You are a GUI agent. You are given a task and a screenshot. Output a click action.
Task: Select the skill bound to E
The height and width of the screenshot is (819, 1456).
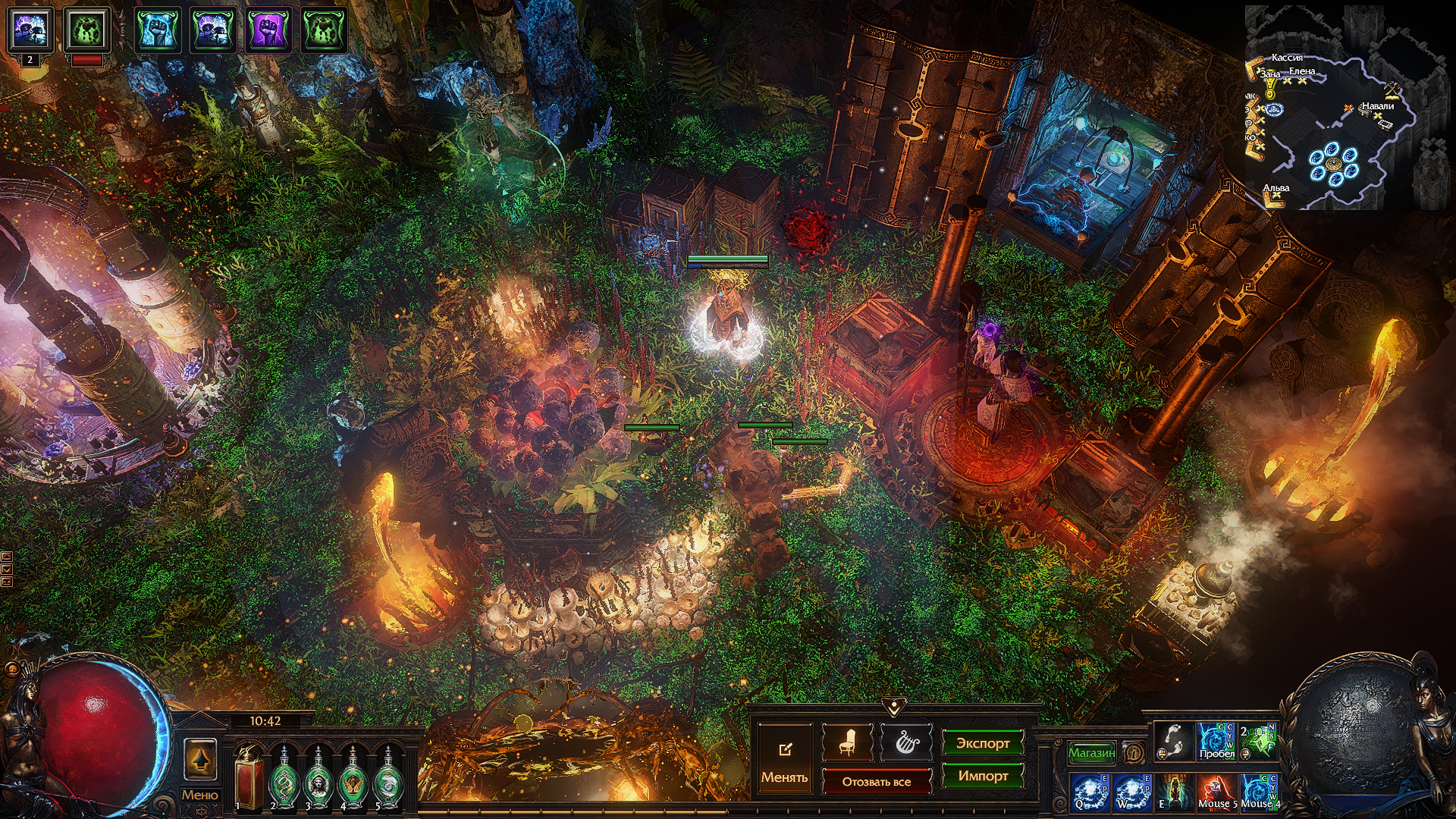point(1174,792)
